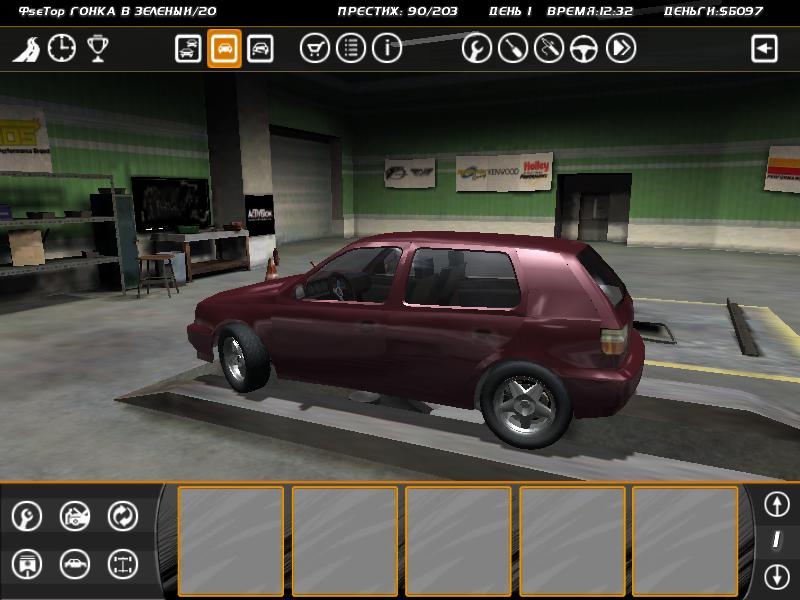Switch to the framed car front-view tab
The height and width of the screenshot is (600, 800).
click(x=260, y=48)
